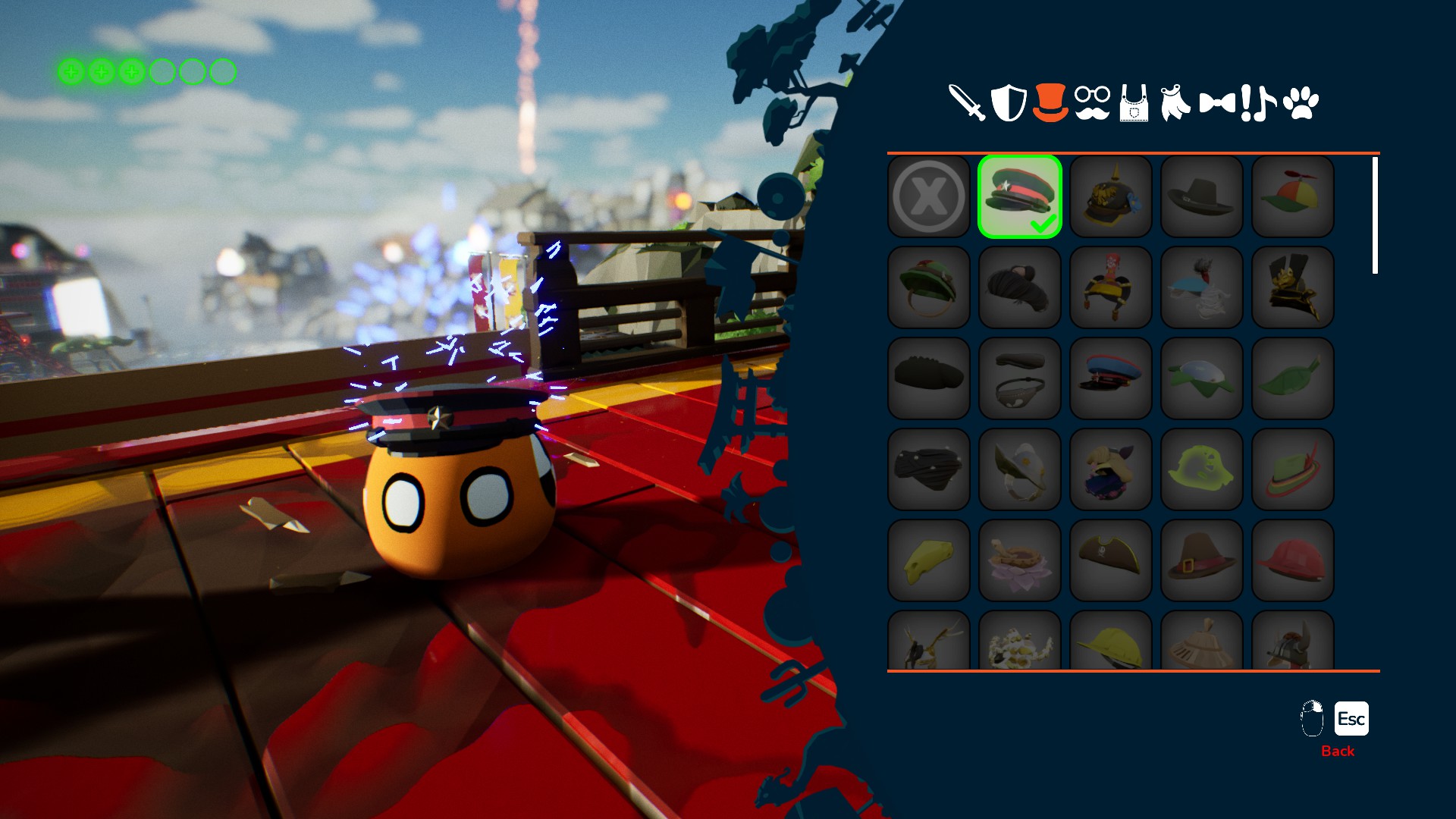Choose the propeller beanie cap
1456x819 pixels.
pos(1293,196)
